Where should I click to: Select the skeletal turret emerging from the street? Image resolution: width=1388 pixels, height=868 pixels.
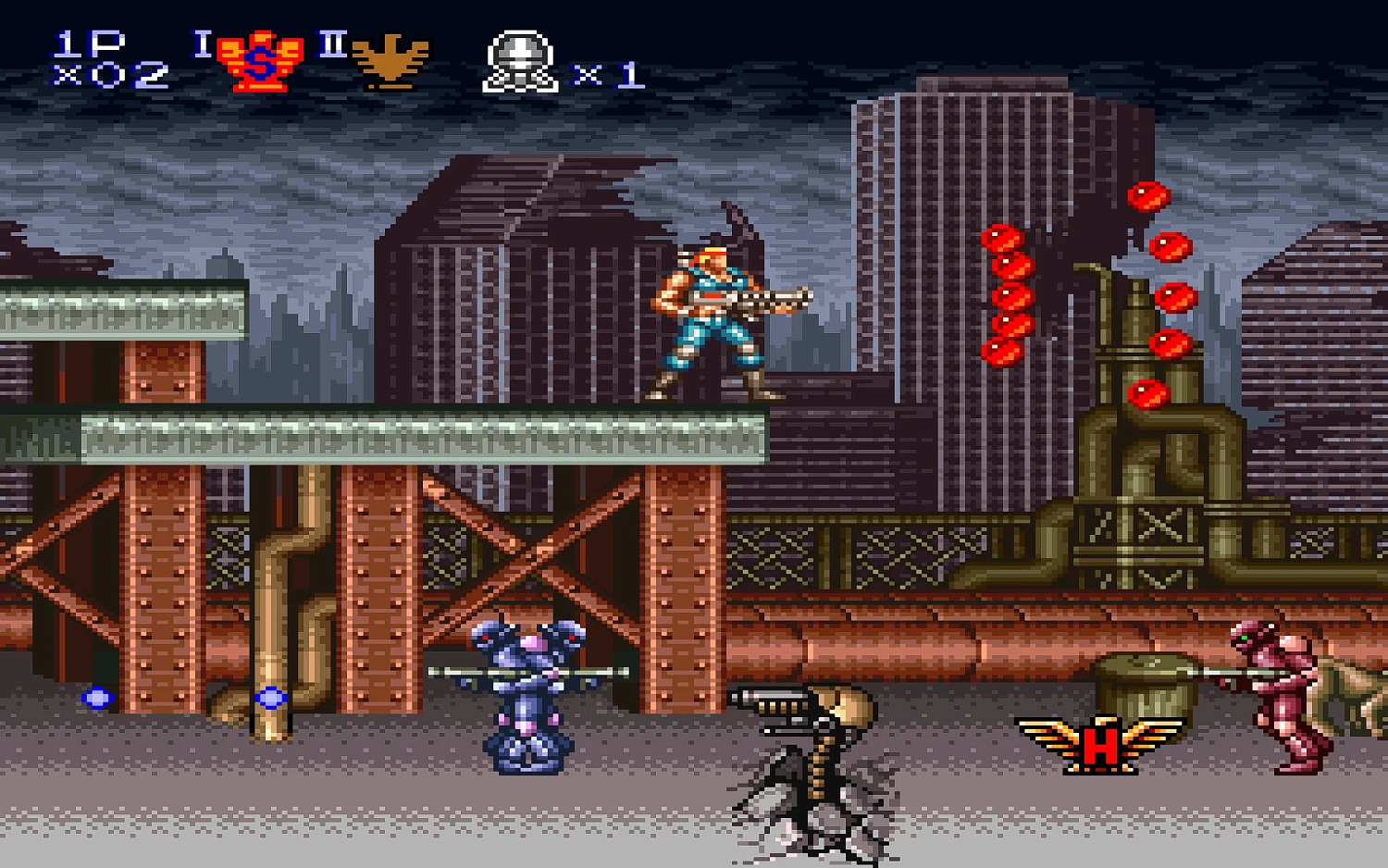(x=814, y=750)
